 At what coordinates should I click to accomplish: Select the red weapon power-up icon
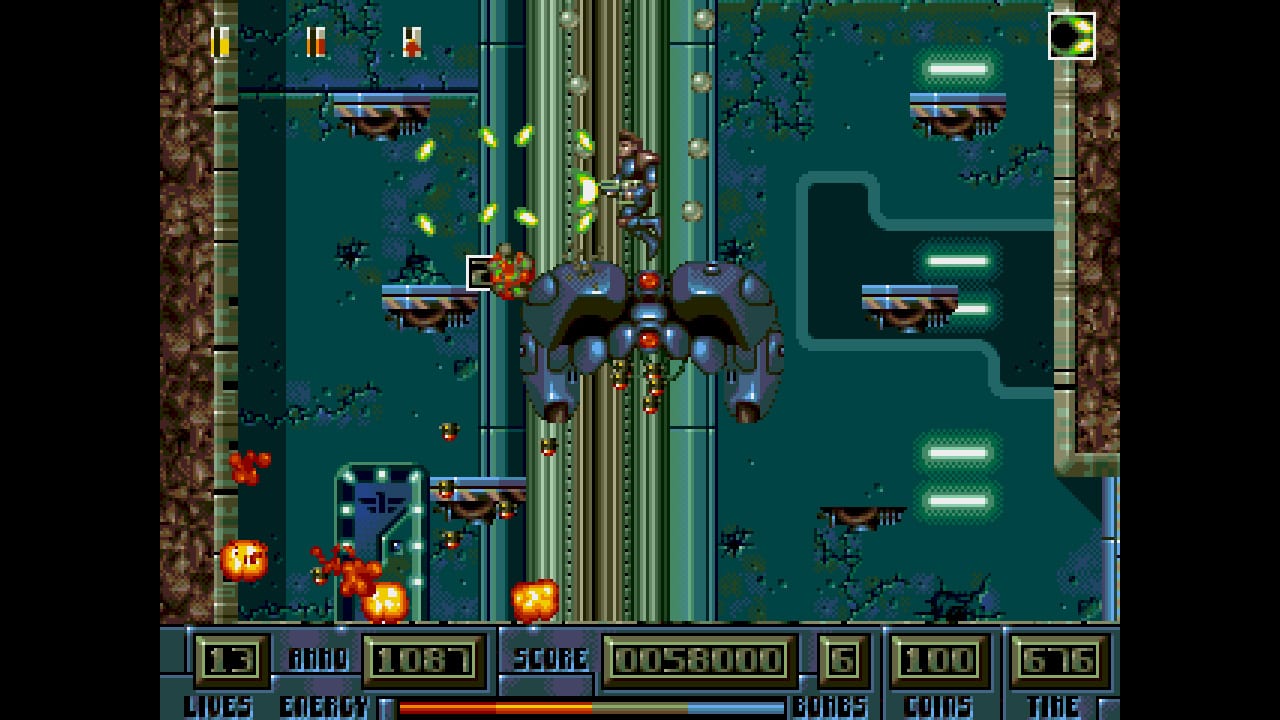(315, 40)
